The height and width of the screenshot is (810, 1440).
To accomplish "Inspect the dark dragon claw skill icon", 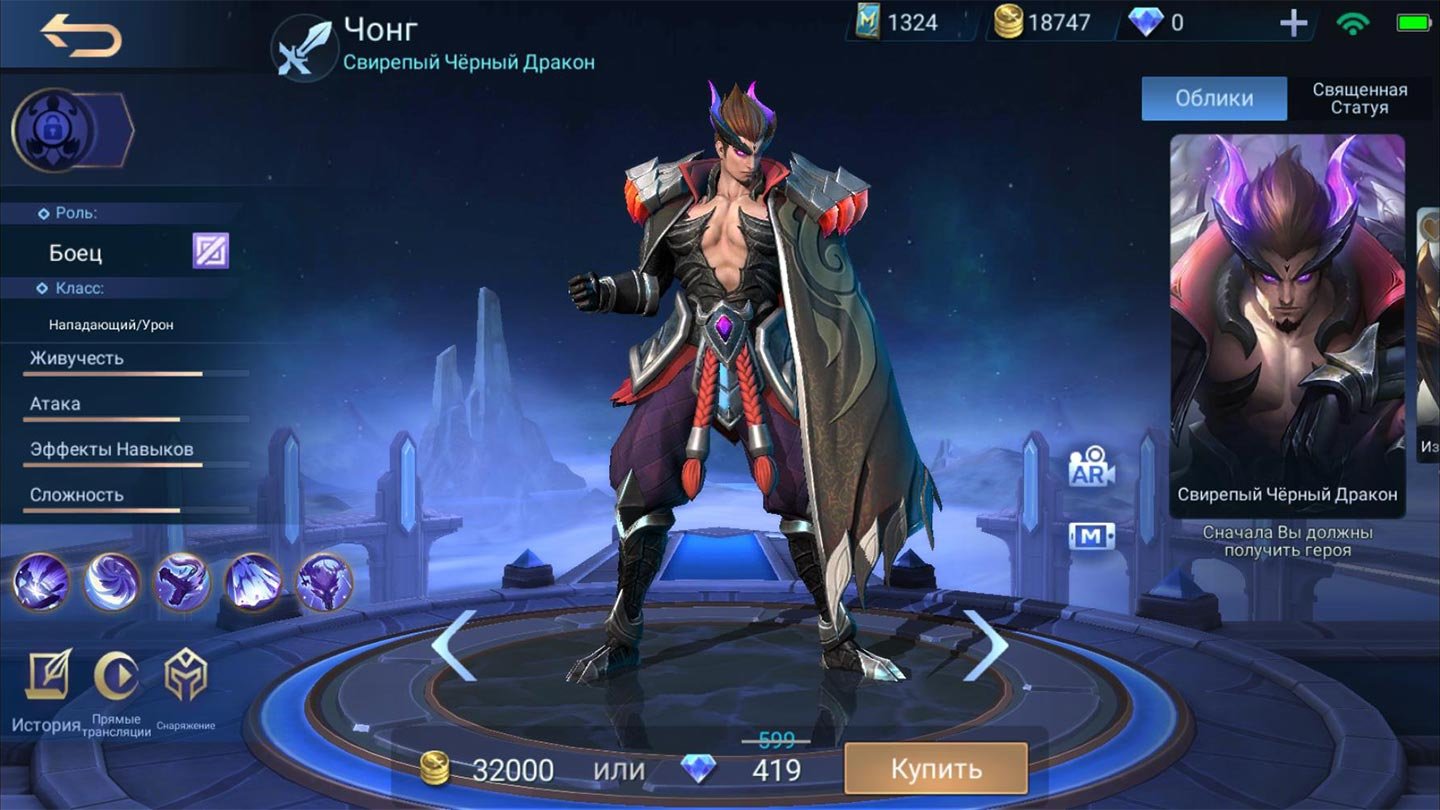I will 183,581.
